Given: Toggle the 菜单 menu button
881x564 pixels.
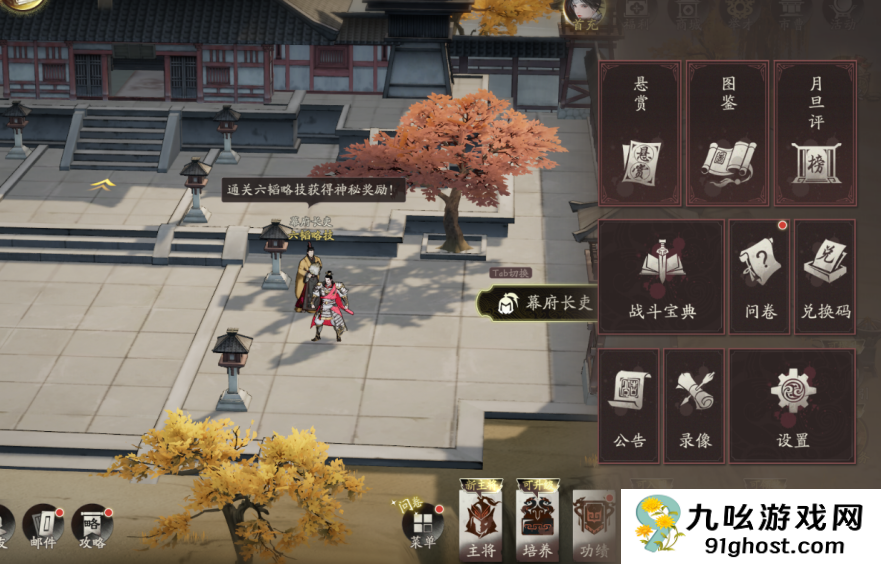Looking at the screenshot, I should pyautogui.click(x=423, y=525).
